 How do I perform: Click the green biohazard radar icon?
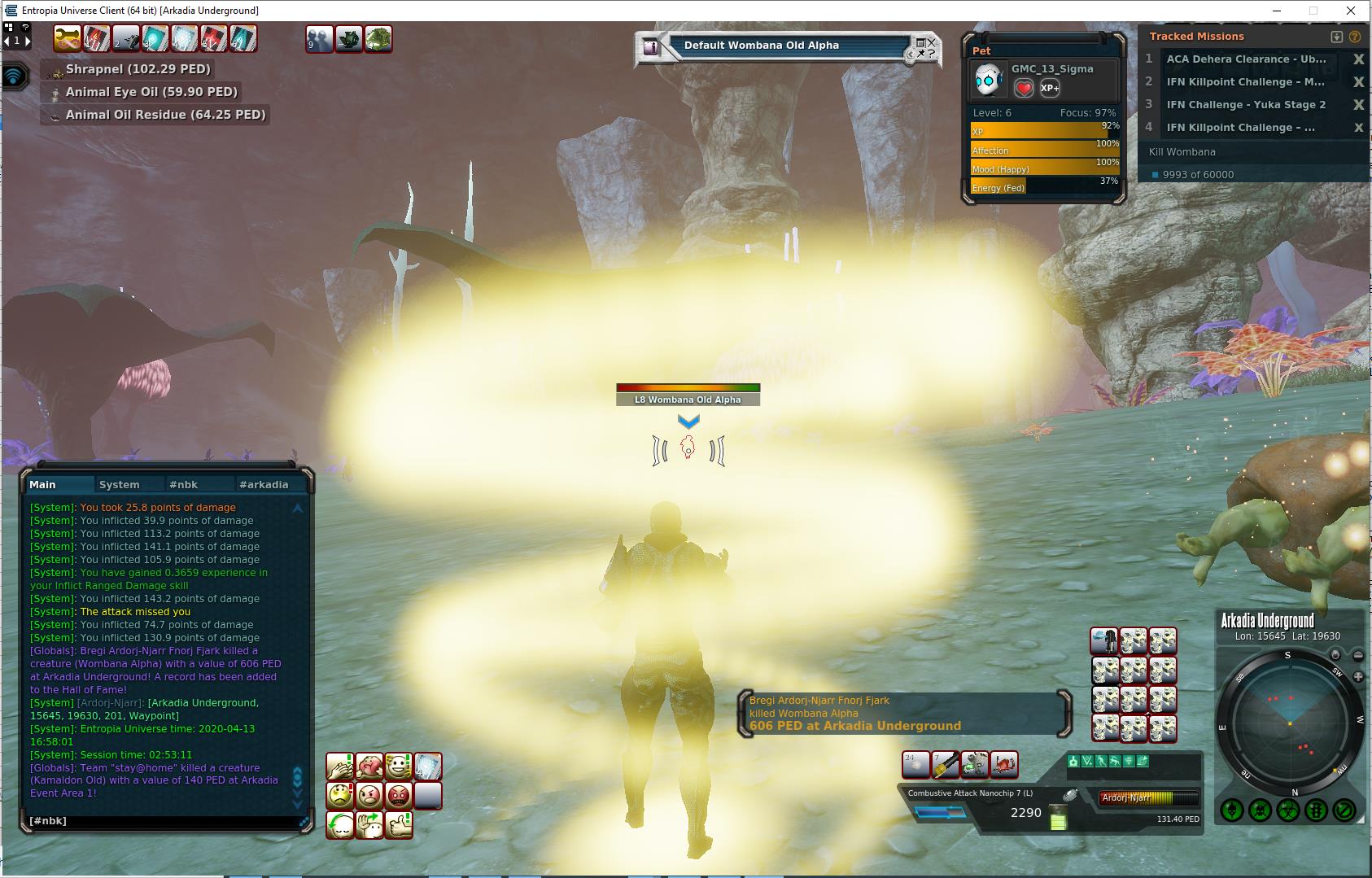(1287, 810)
